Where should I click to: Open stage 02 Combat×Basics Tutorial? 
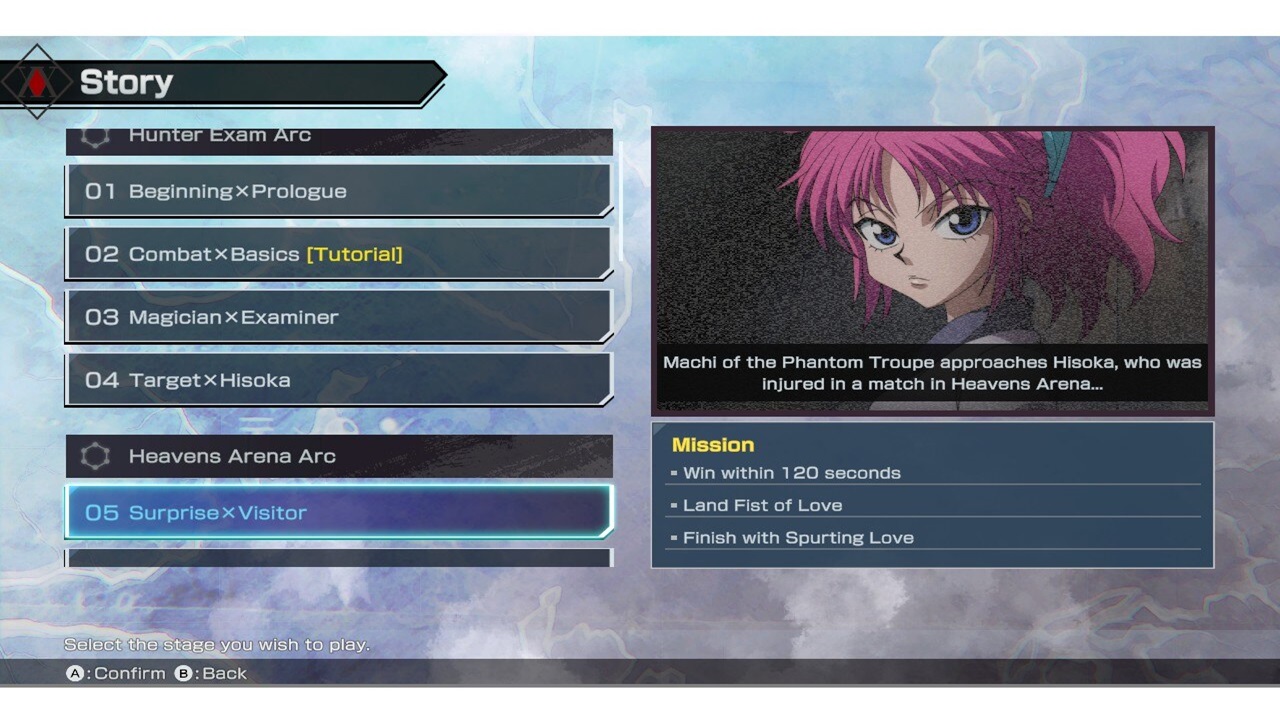340,254
